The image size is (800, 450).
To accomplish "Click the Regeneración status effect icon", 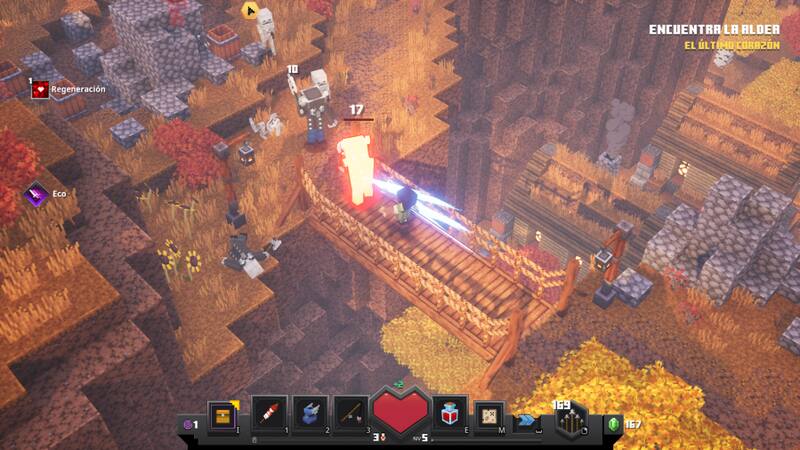I will [x=41, y=89].
